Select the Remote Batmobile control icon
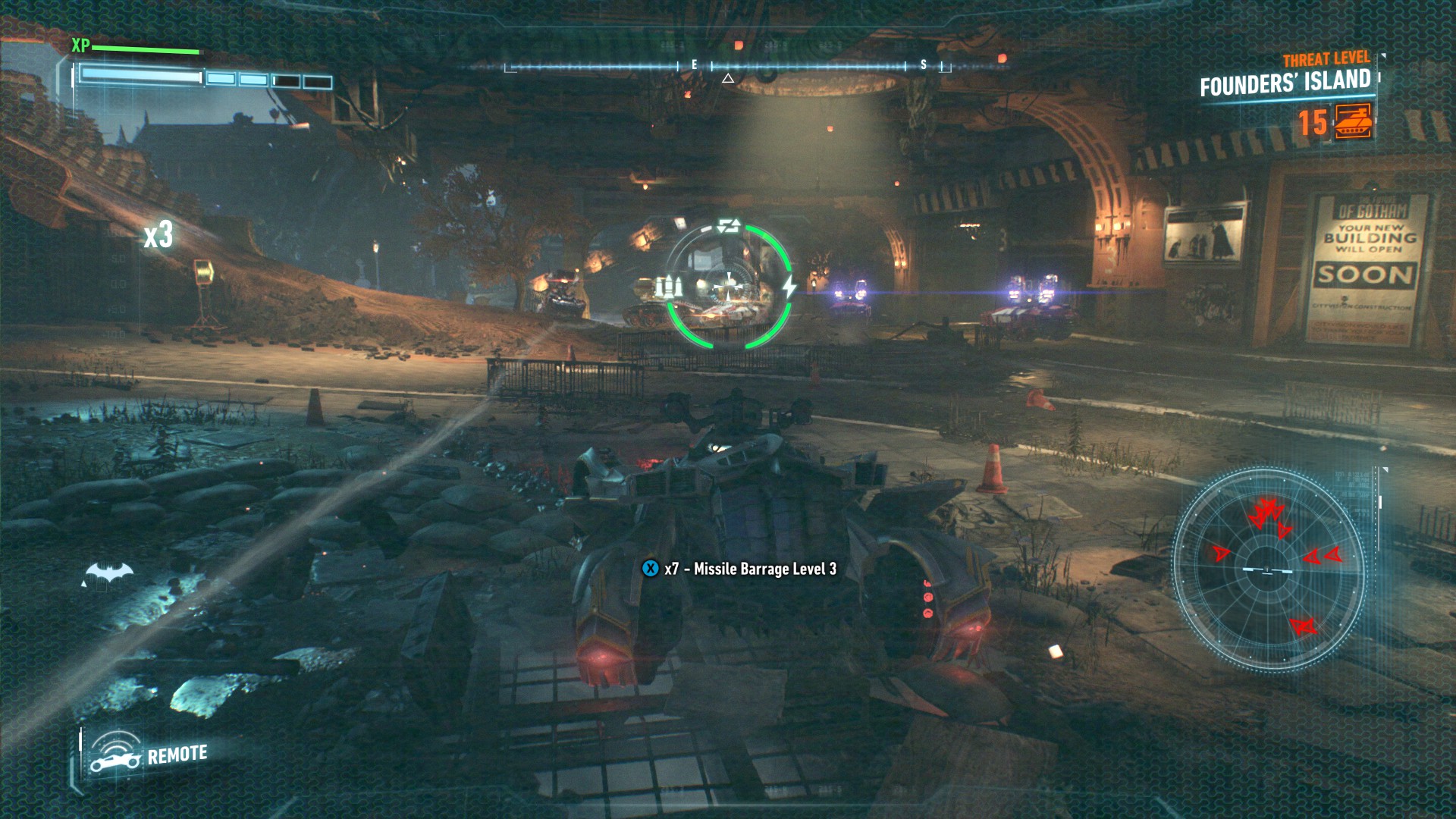 115,755
